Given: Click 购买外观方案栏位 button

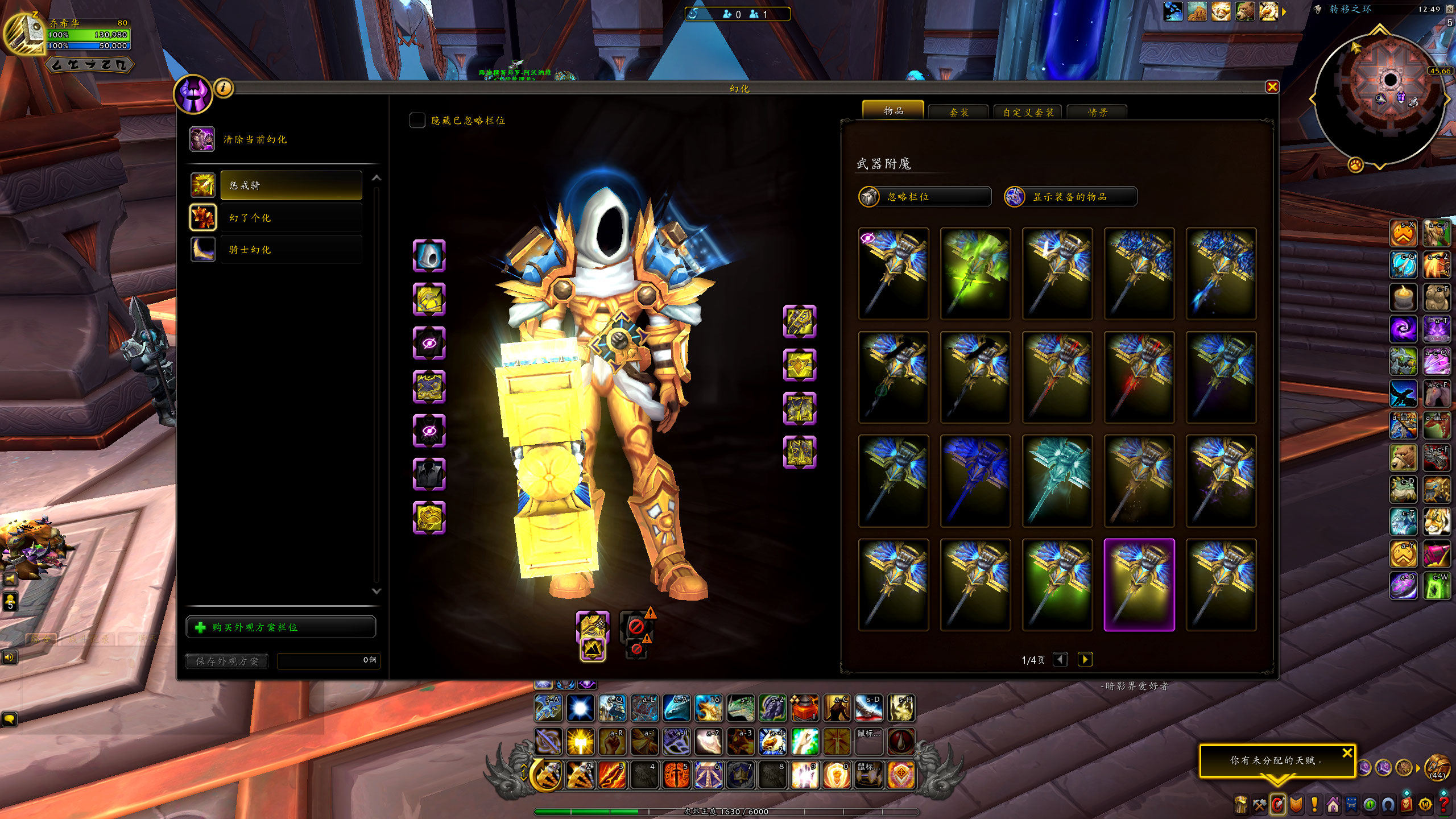Looking at the screenshot, I should 281,627.
